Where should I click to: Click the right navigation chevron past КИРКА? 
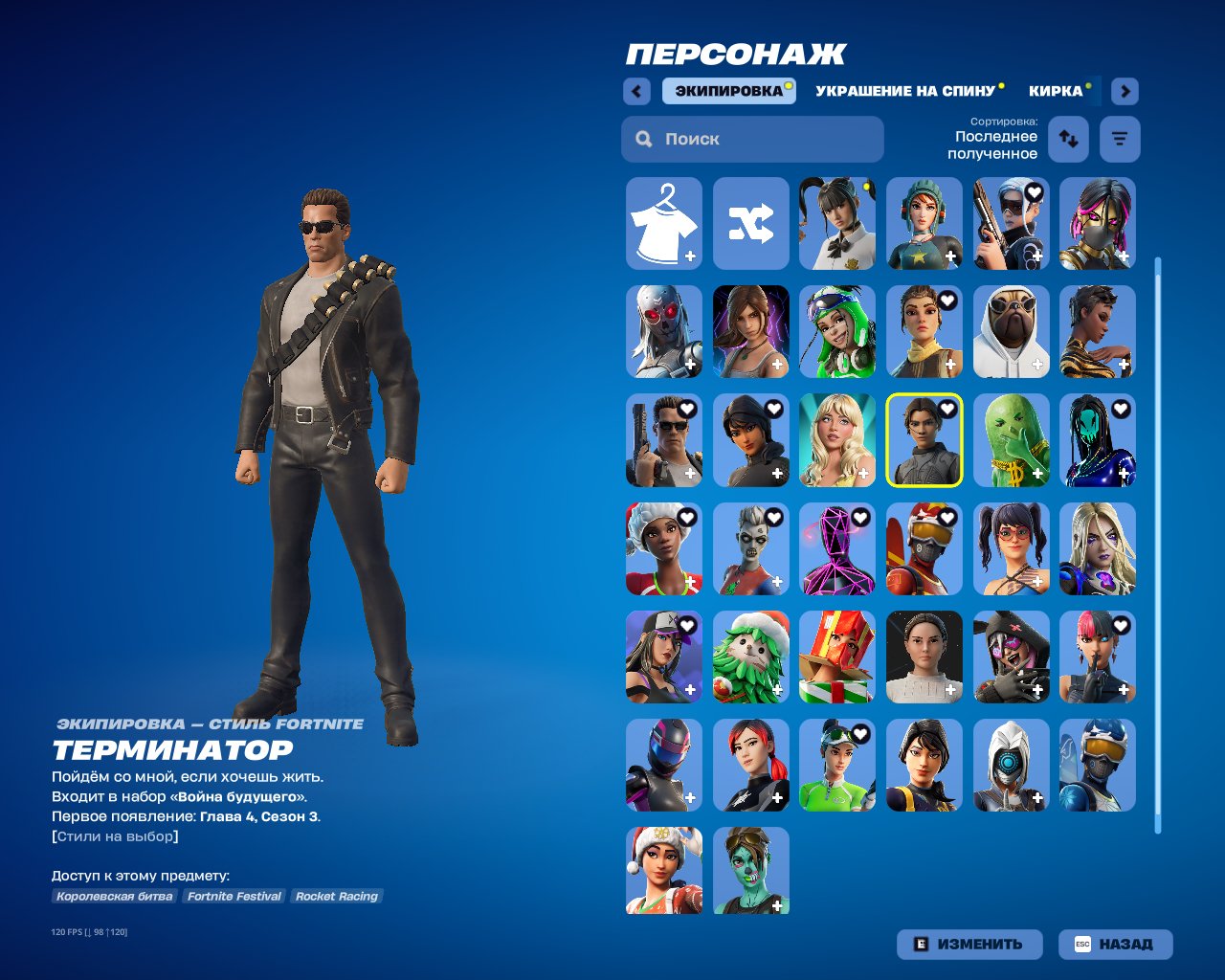[1124, 91]
